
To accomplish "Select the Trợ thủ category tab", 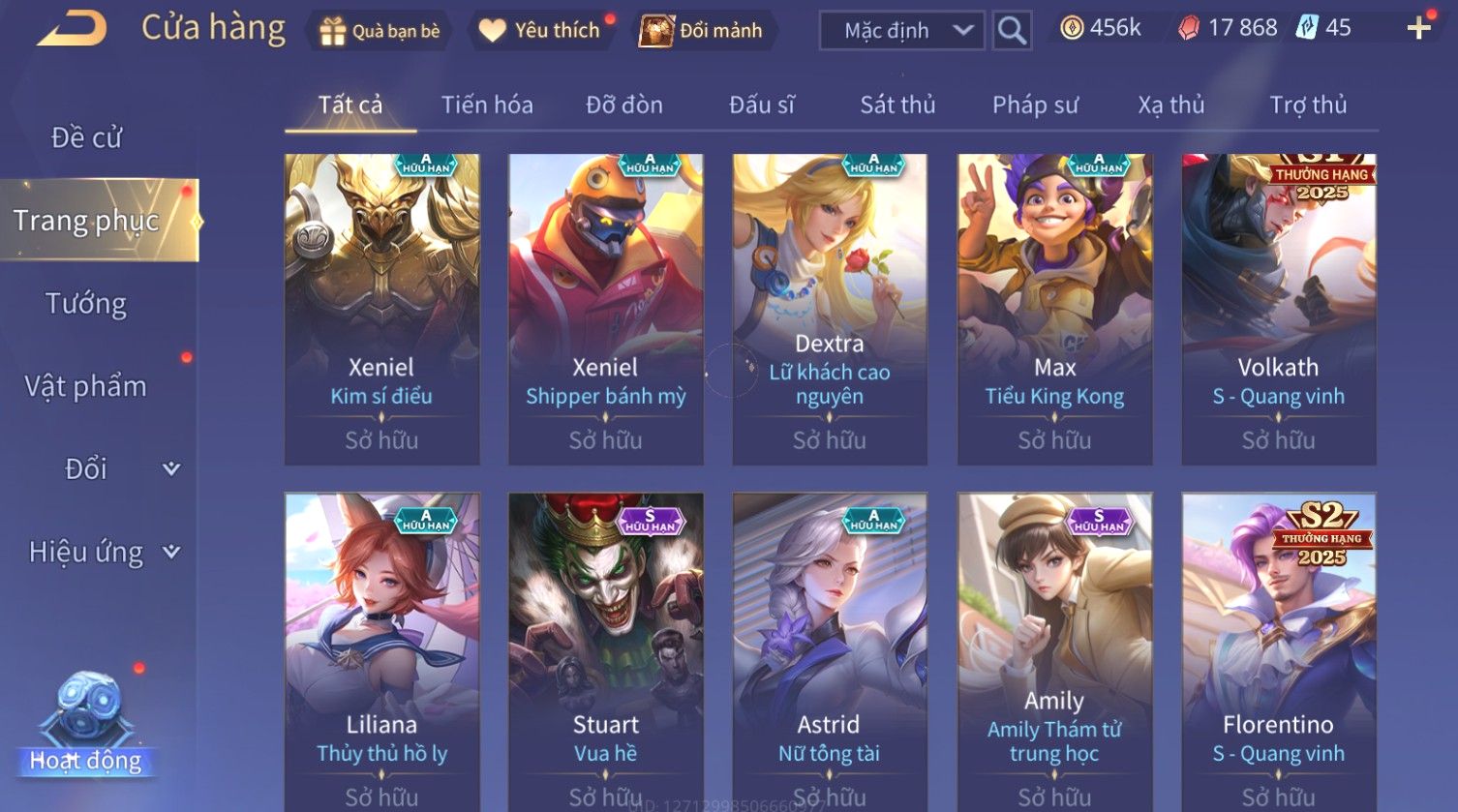I will point(1308,105).
